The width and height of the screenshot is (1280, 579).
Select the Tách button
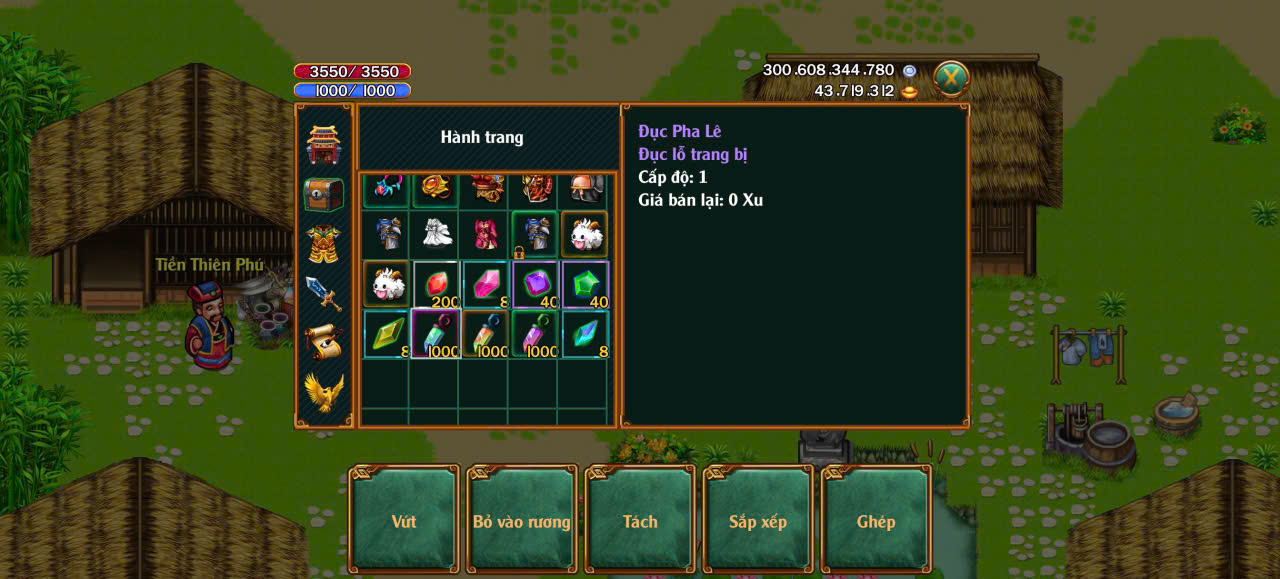640,521
